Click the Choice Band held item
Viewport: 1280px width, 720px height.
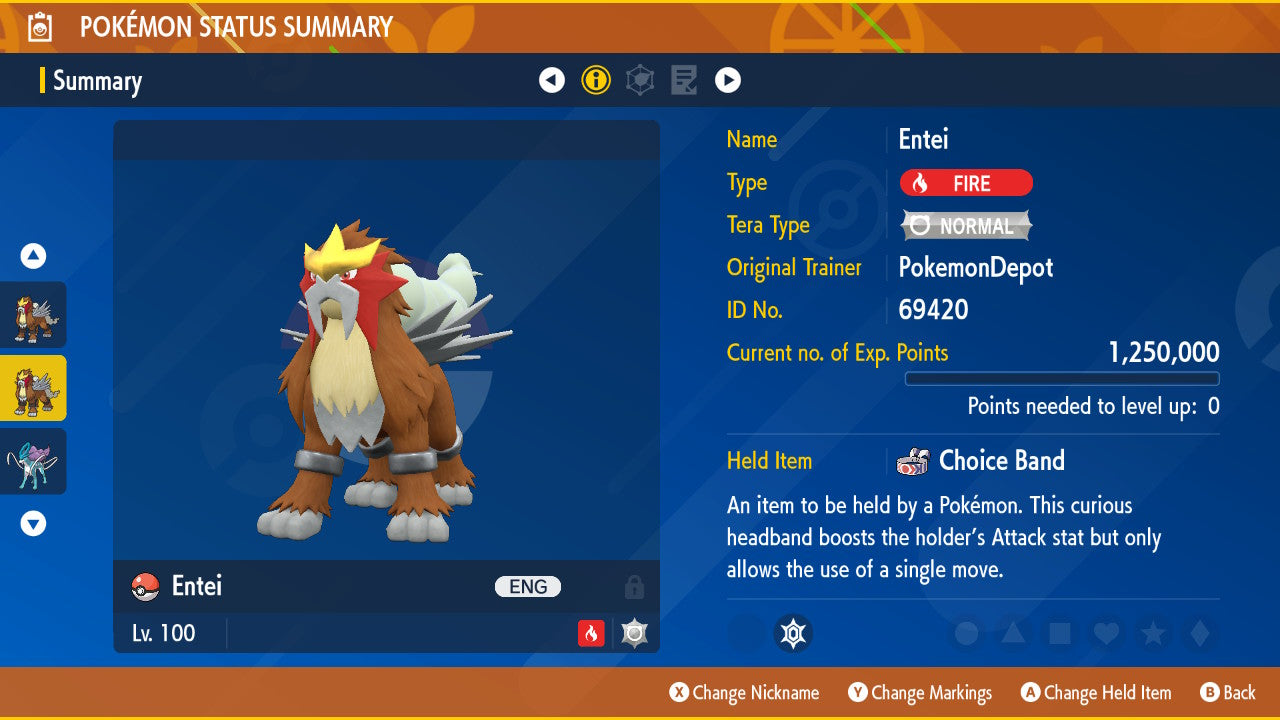pos(1000,461)
